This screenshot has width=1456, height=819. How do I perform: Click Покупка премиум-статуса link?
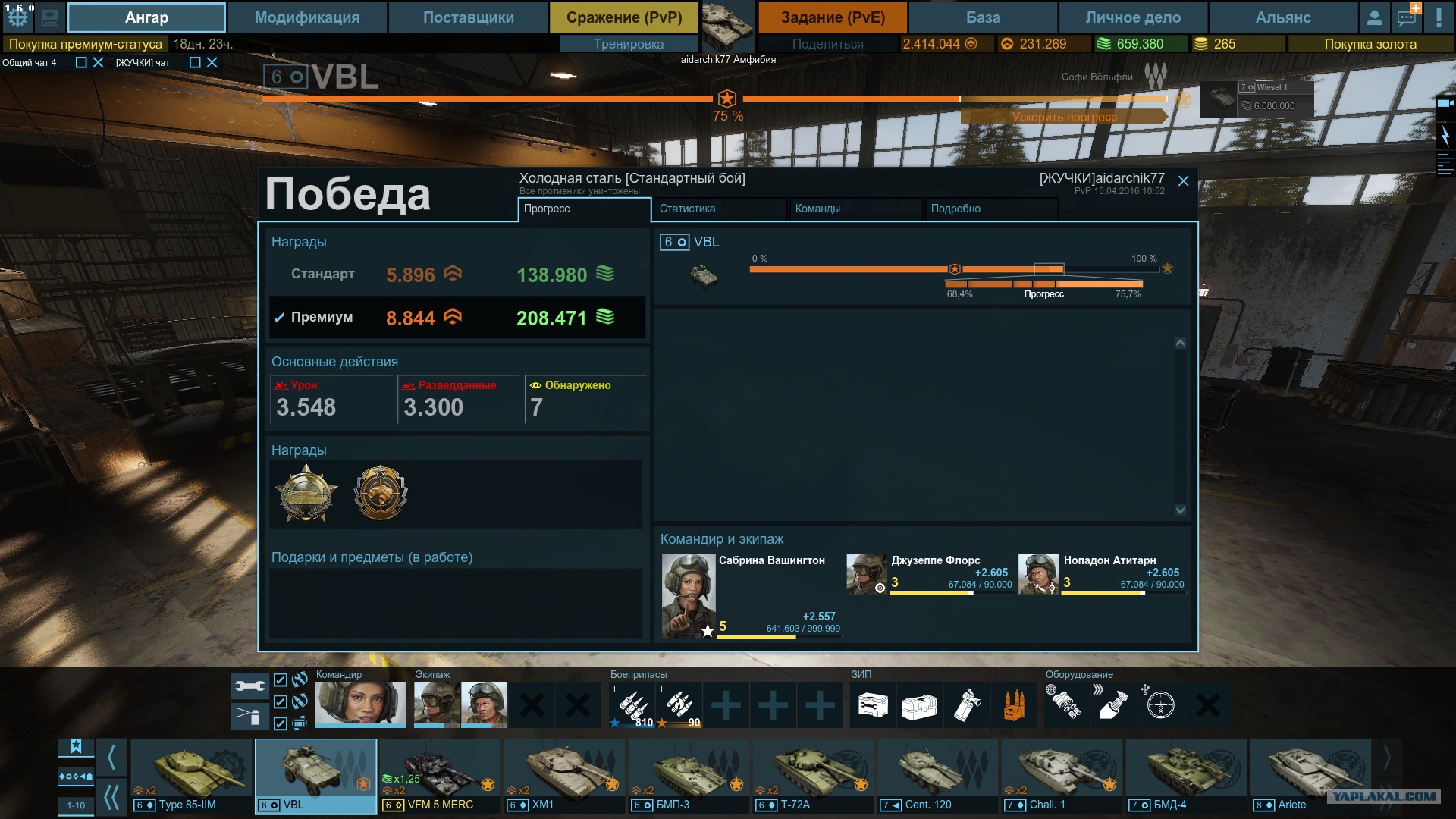pyautogui.click(x=85, y=44)
